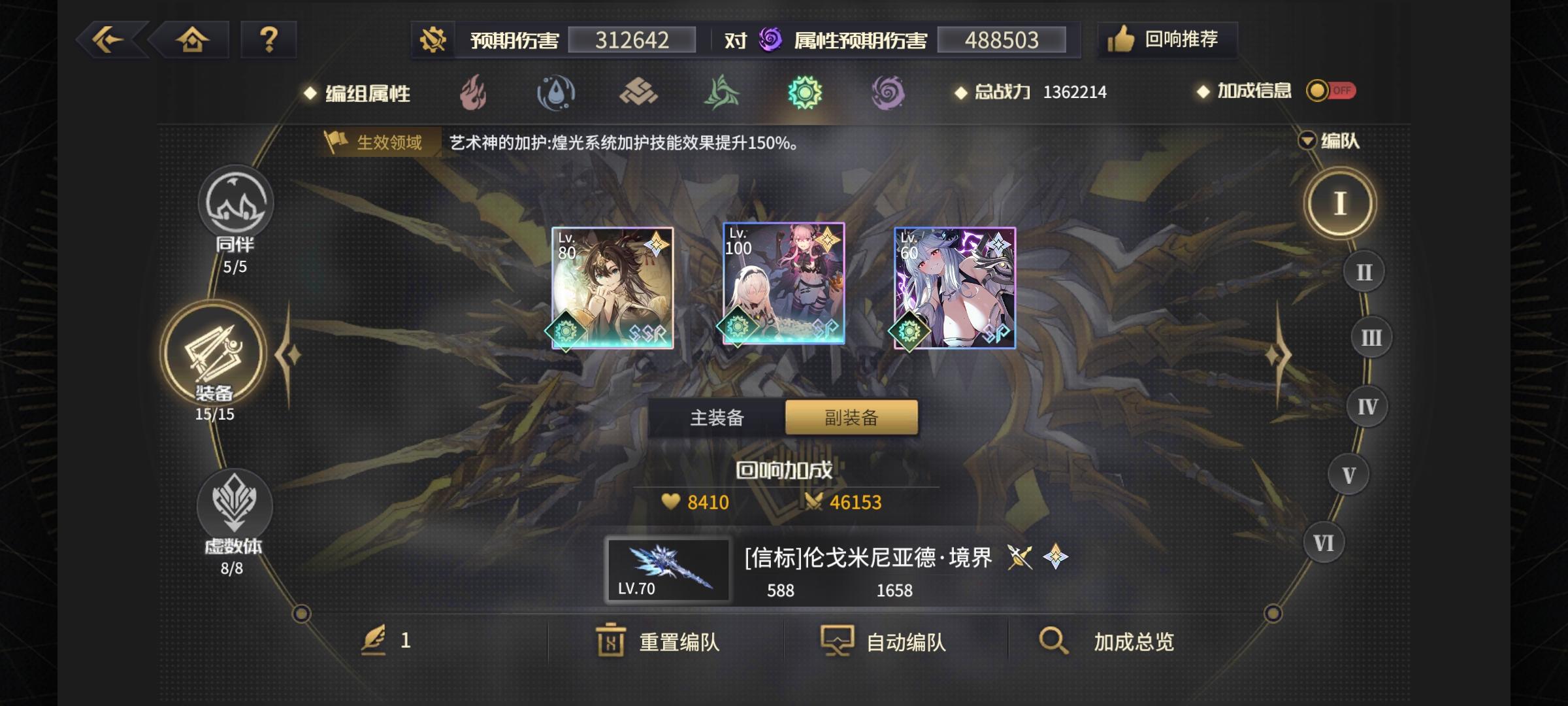Select the earth element attribute icon
This screenshot has width=1568, height=706.
(x=639, y=93)
